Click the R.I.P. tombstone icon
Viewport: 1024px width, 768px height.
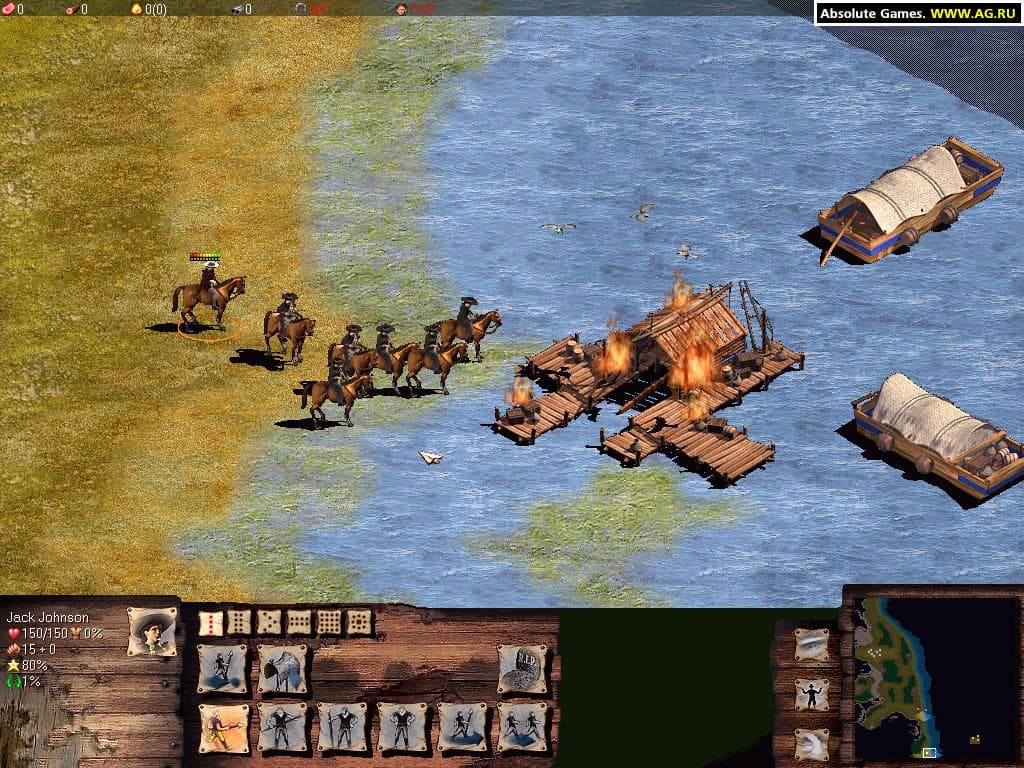tap(522, 669)
